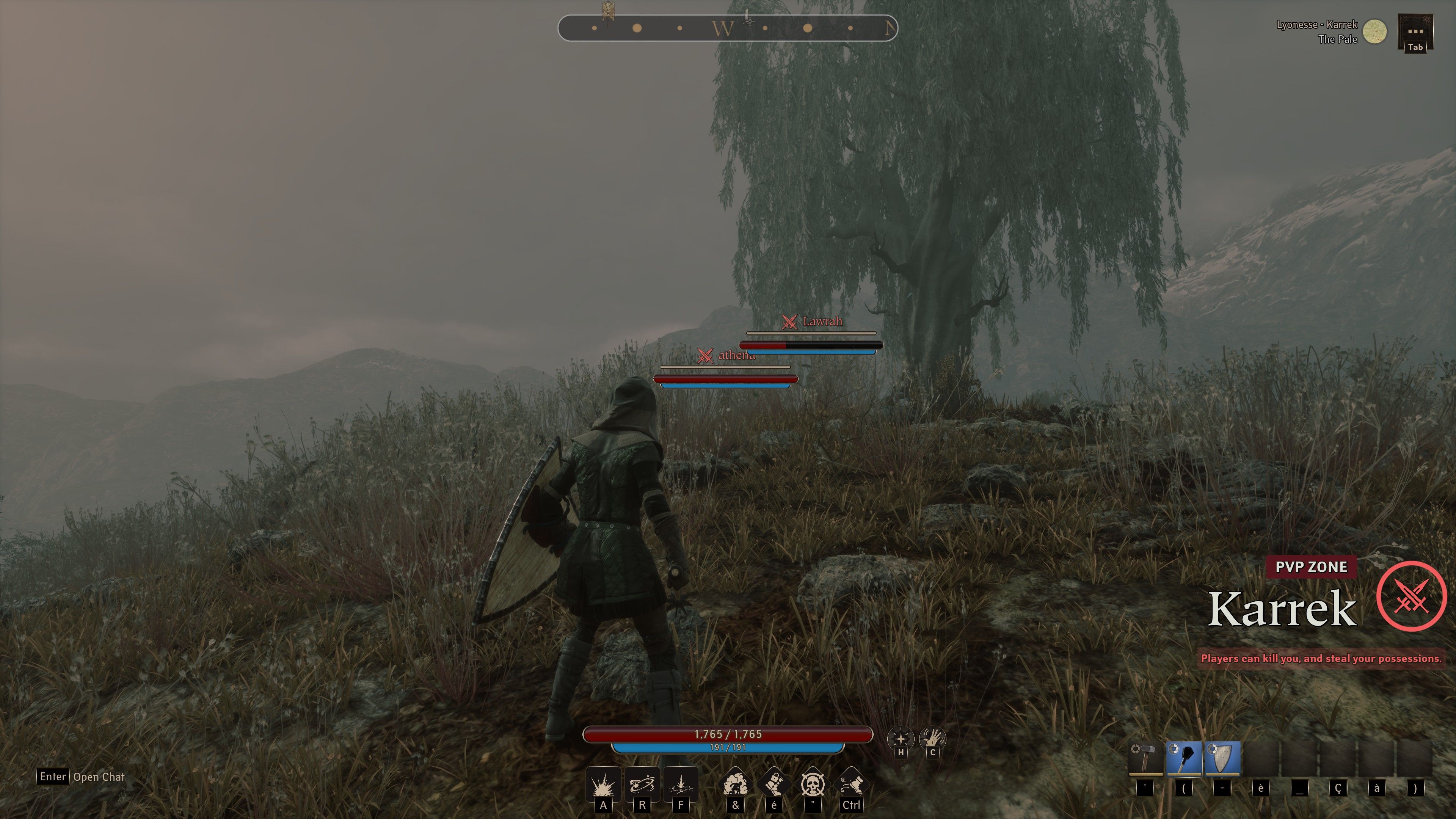Select the hammer hotbar slot
The image size is (1456, 819).
coord(1146,758)
